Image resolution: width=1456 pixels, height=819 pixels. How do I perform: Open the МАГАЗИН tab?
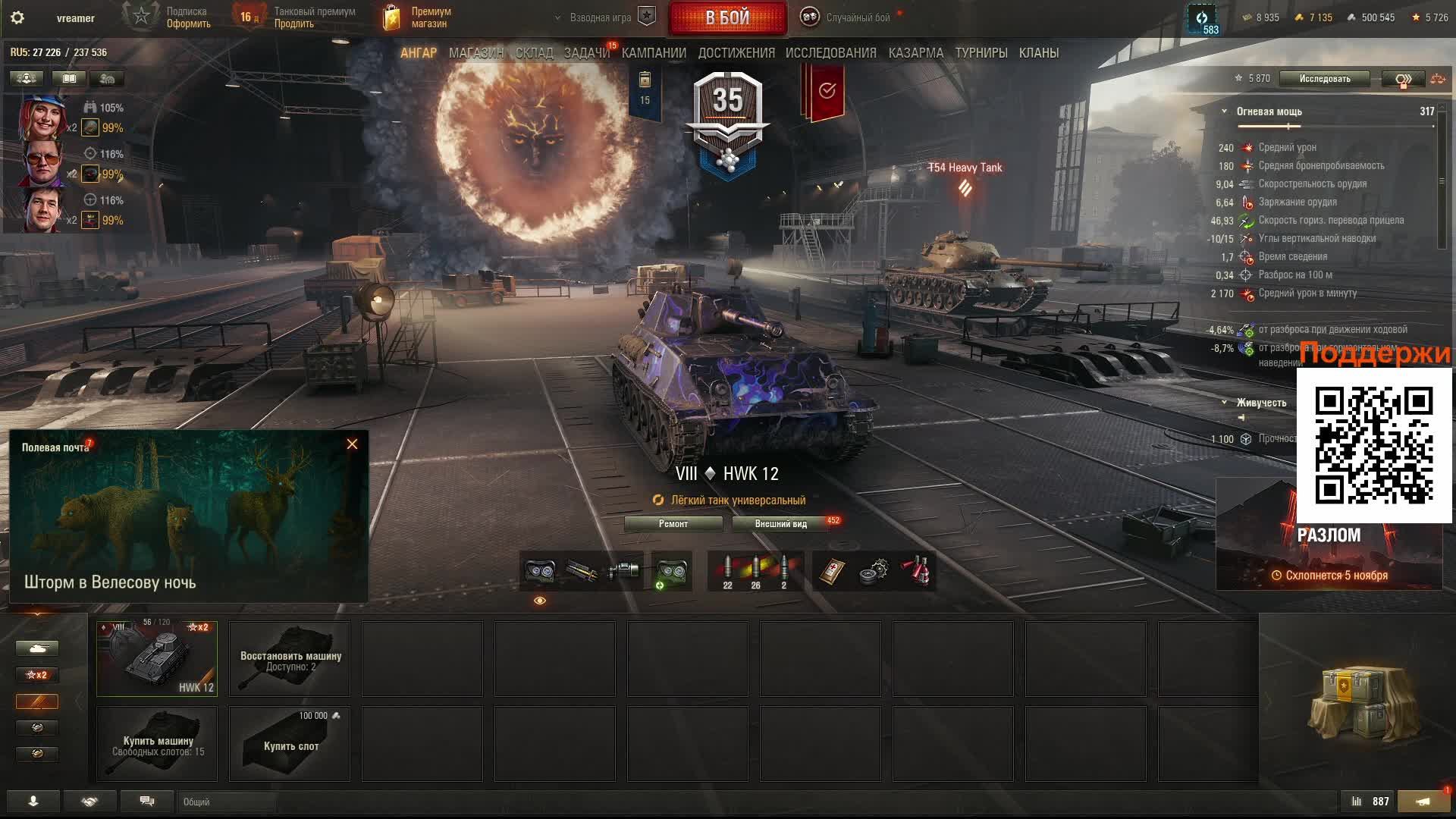(x=475, y=53)
